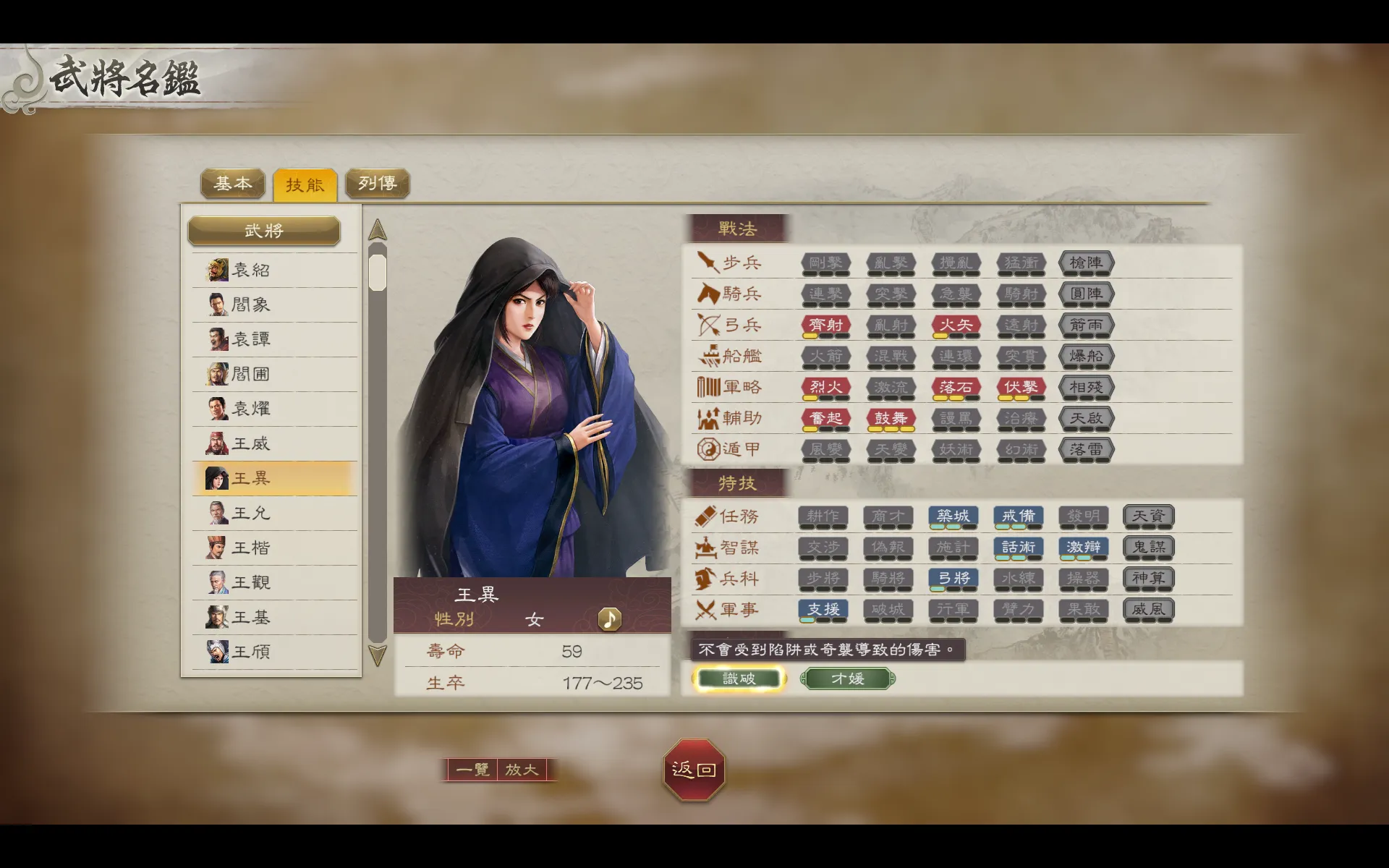Switch to the 基本 tab
The width and height of the screenshot is (1389, 868).
point(233,184)
